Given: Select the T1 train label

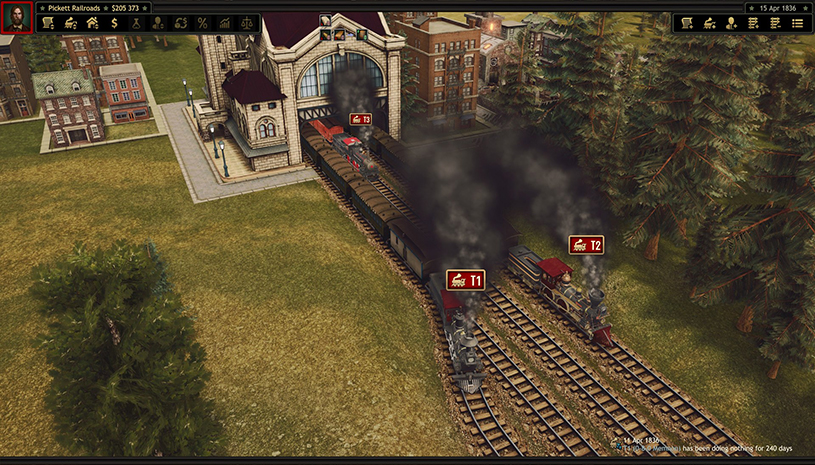Looking at the screenshot, I should click(x=465, y=280).
